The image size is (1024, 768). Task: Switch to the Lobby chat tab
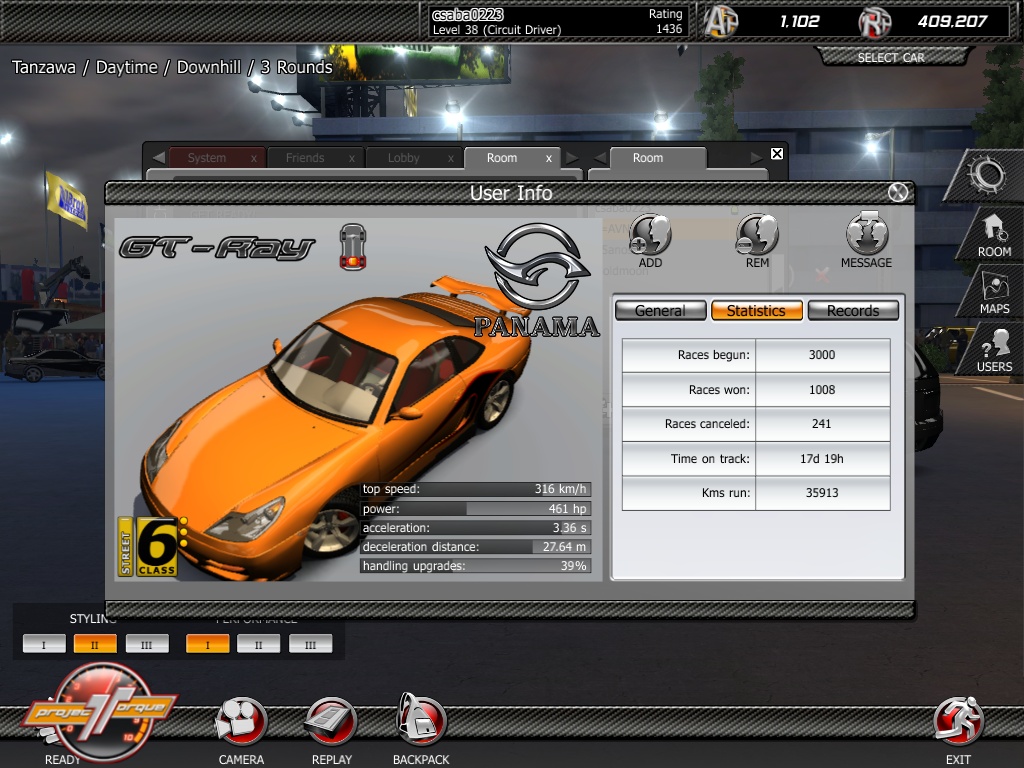tap(403, 158)
